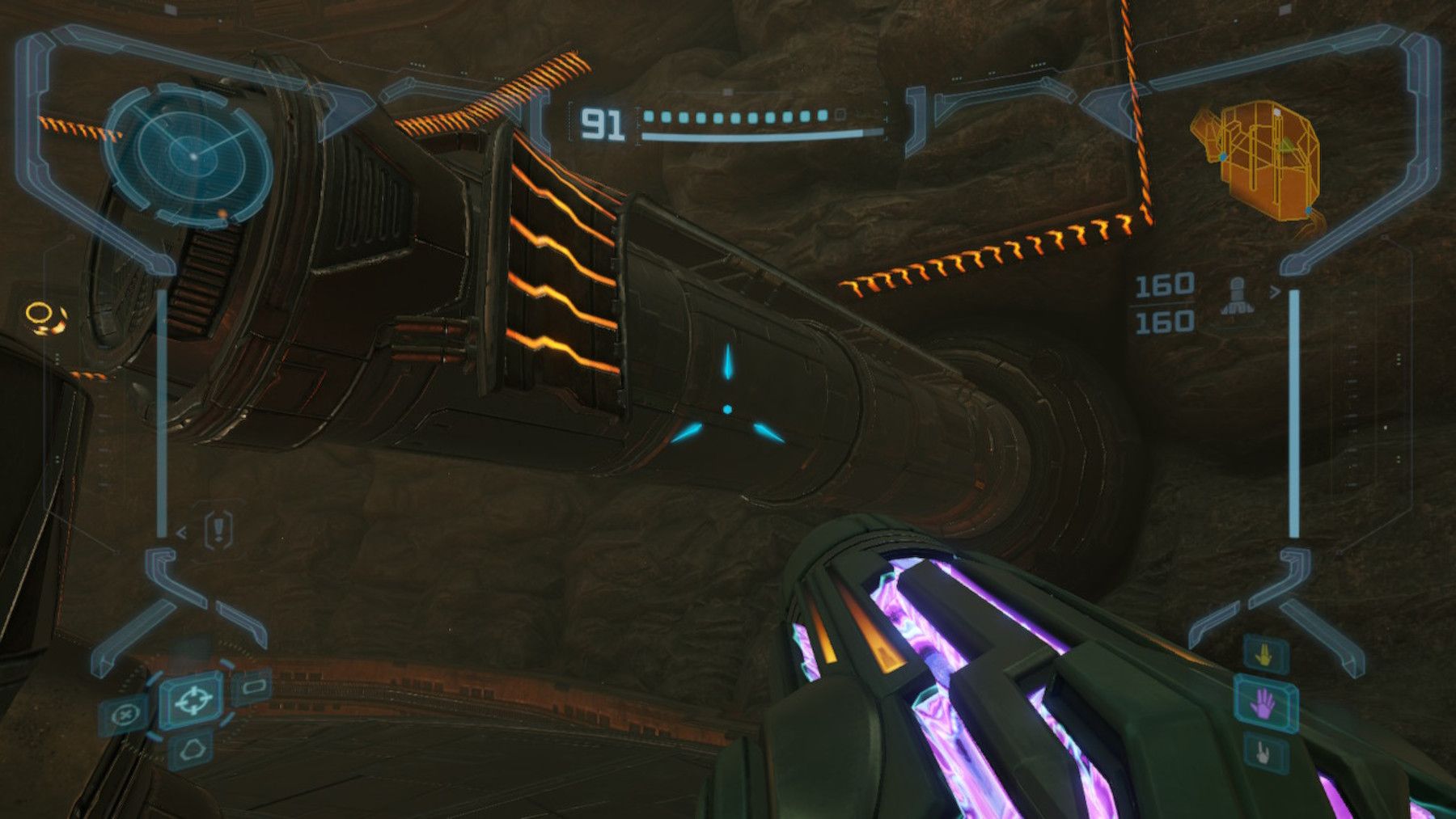Select the Combat Visor crosshair icon

193,702
